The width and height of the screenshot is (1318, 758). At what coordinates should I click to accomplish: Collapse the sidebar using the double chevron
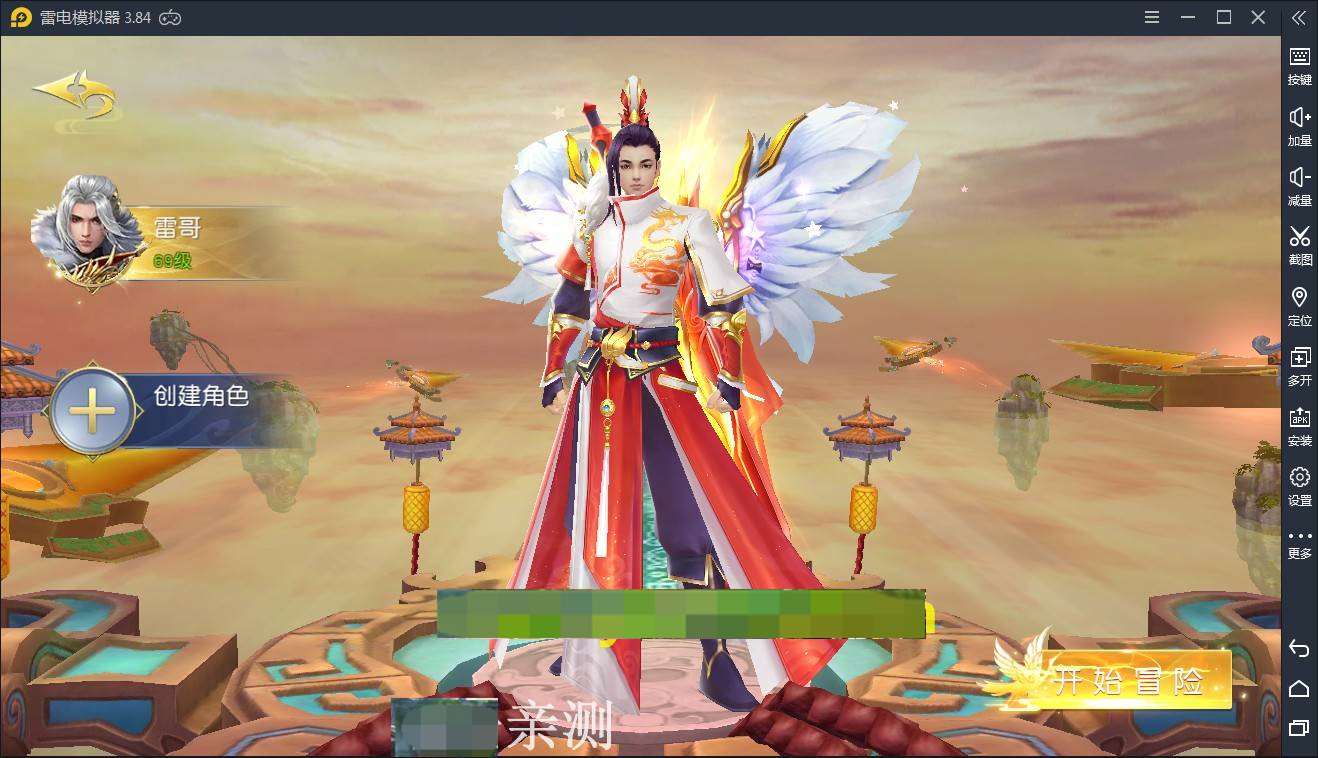1299,17
